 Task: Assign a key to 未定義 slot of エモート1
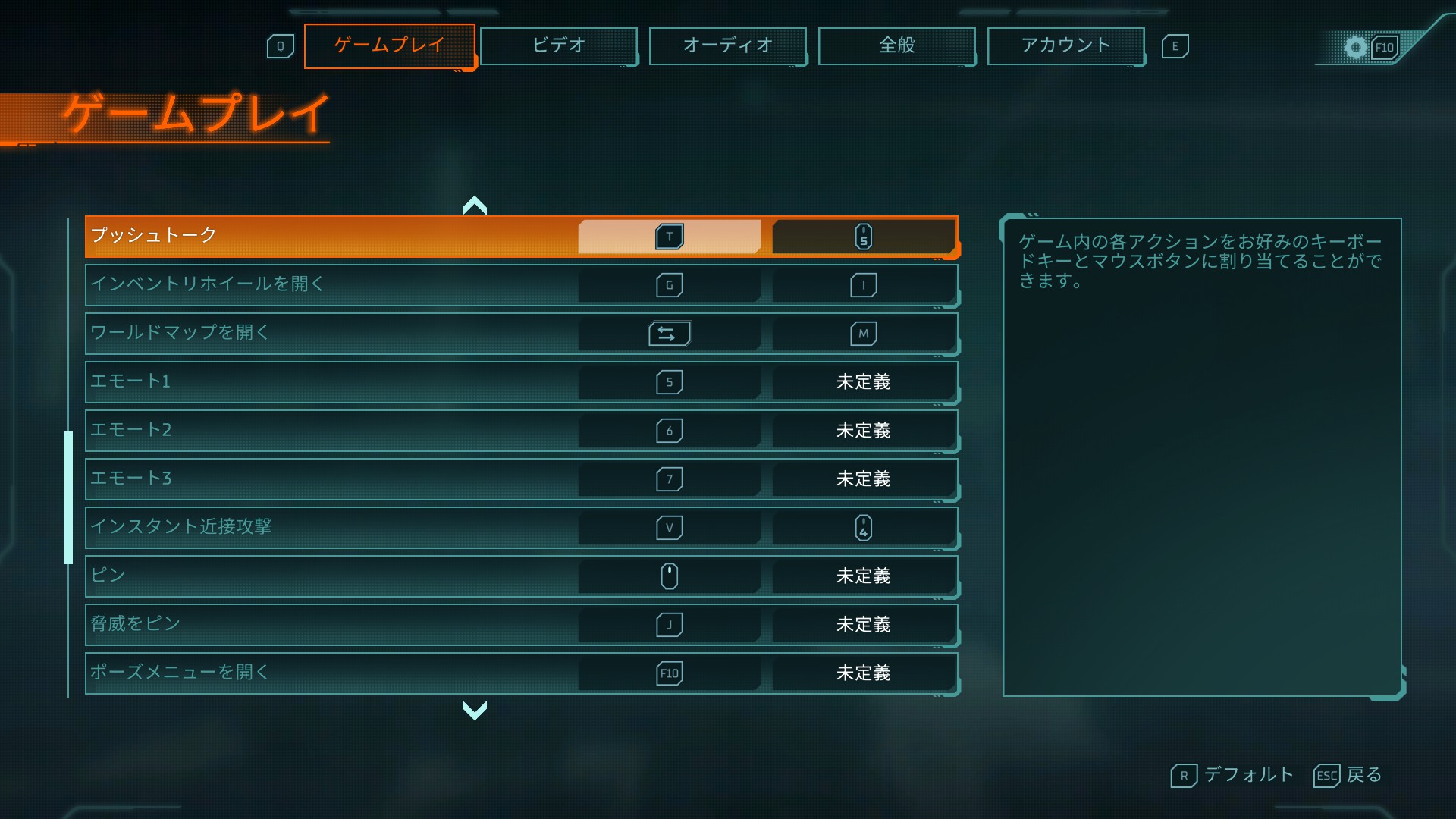tap(864, 381)
